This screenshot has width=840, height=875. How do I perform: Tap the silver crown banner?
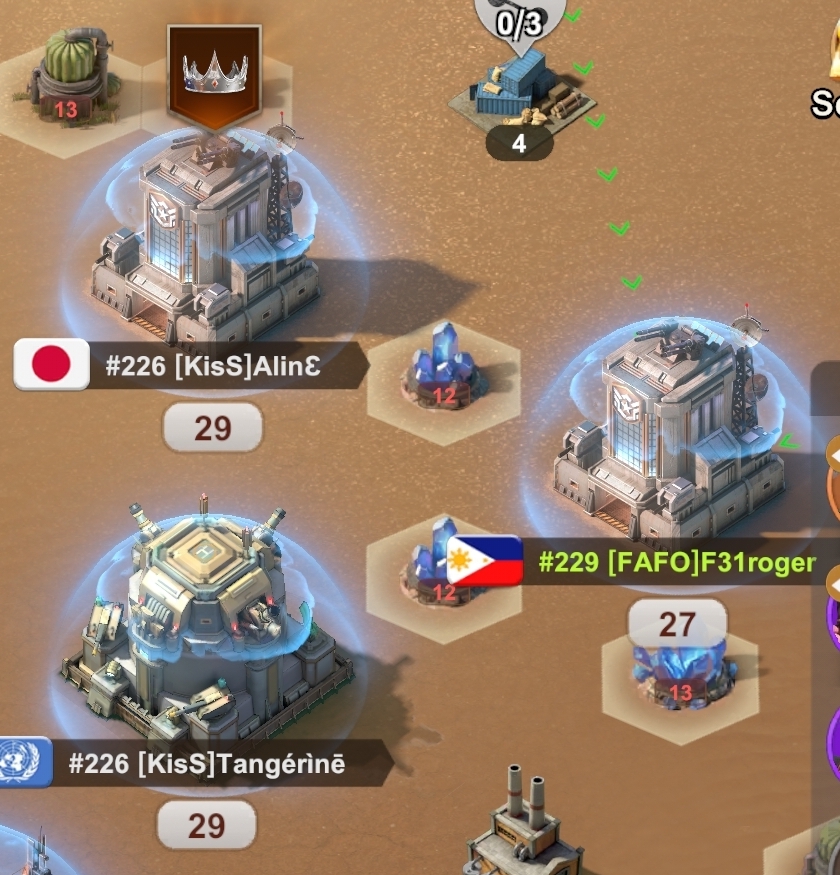coord(214,72)
